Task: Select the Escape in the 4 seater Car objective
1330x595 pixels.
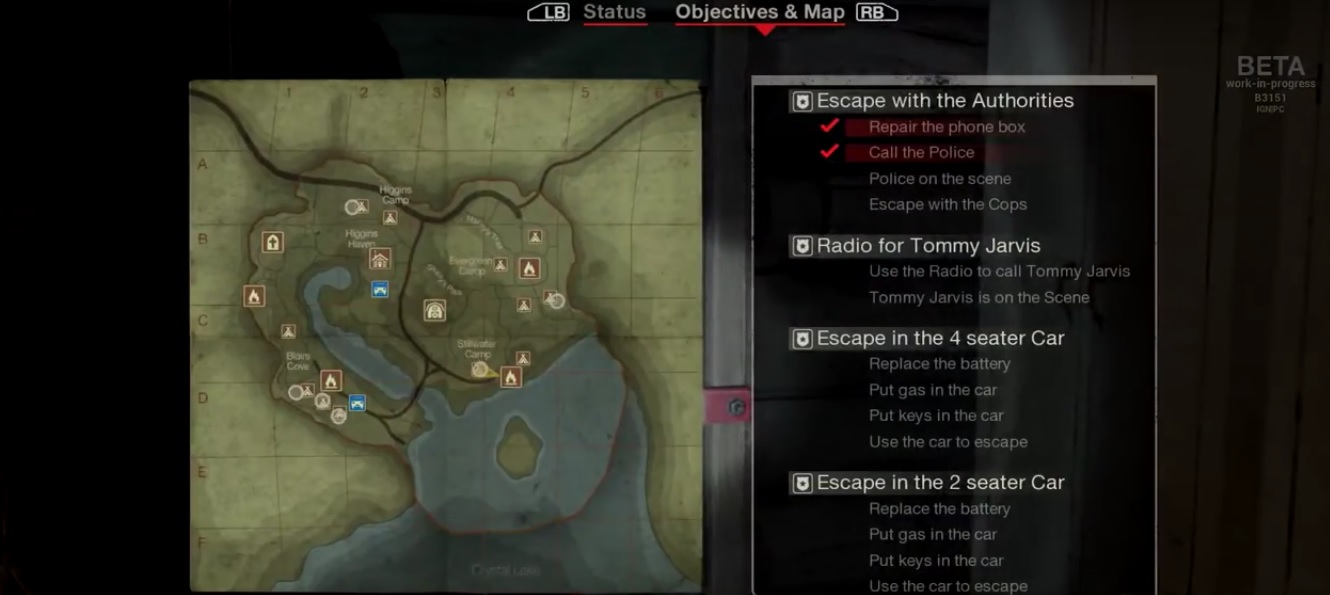Action: tap(940, 338)
